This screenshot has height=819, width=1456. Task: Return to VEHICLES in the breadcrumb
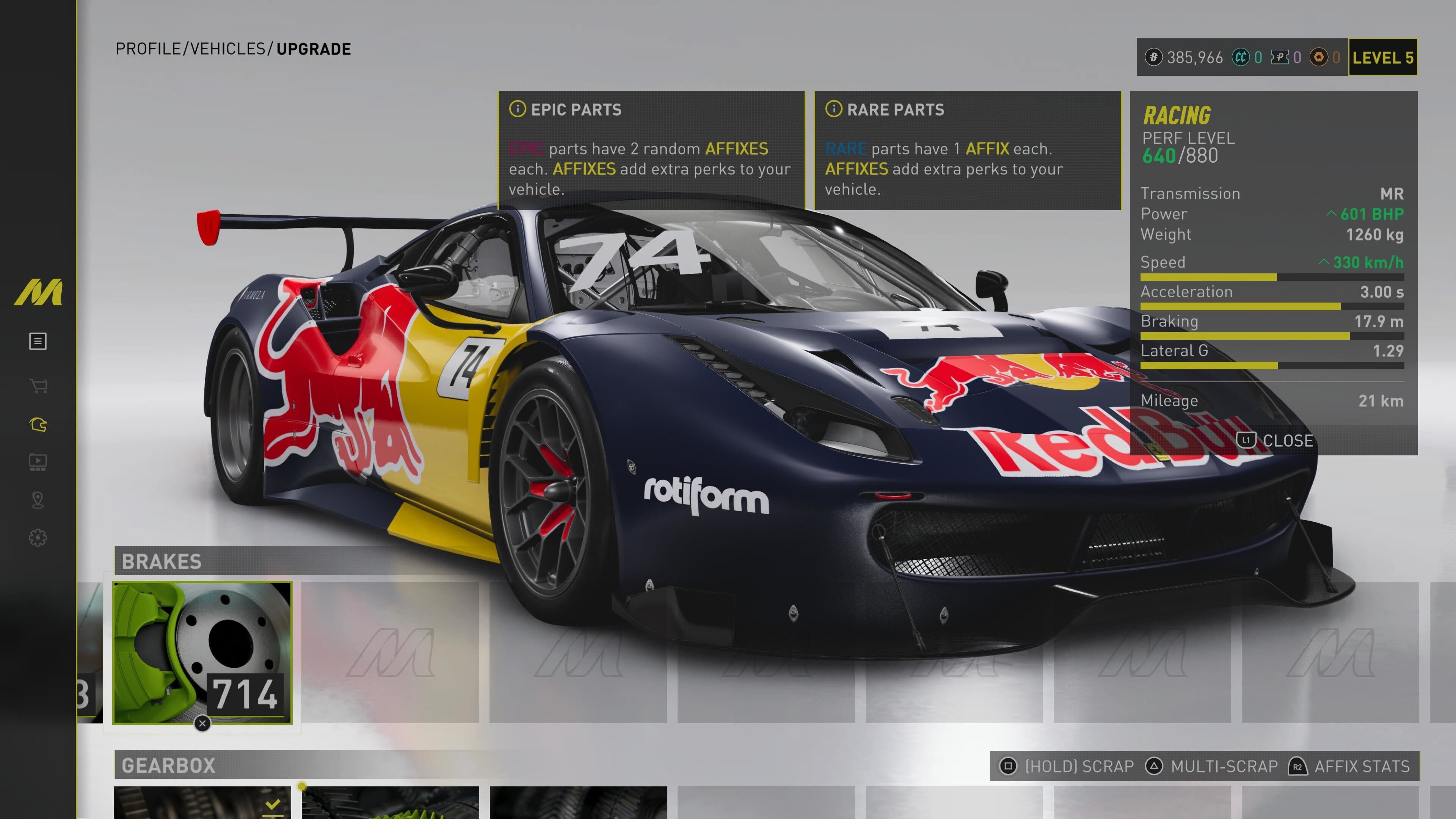(227, 49)
